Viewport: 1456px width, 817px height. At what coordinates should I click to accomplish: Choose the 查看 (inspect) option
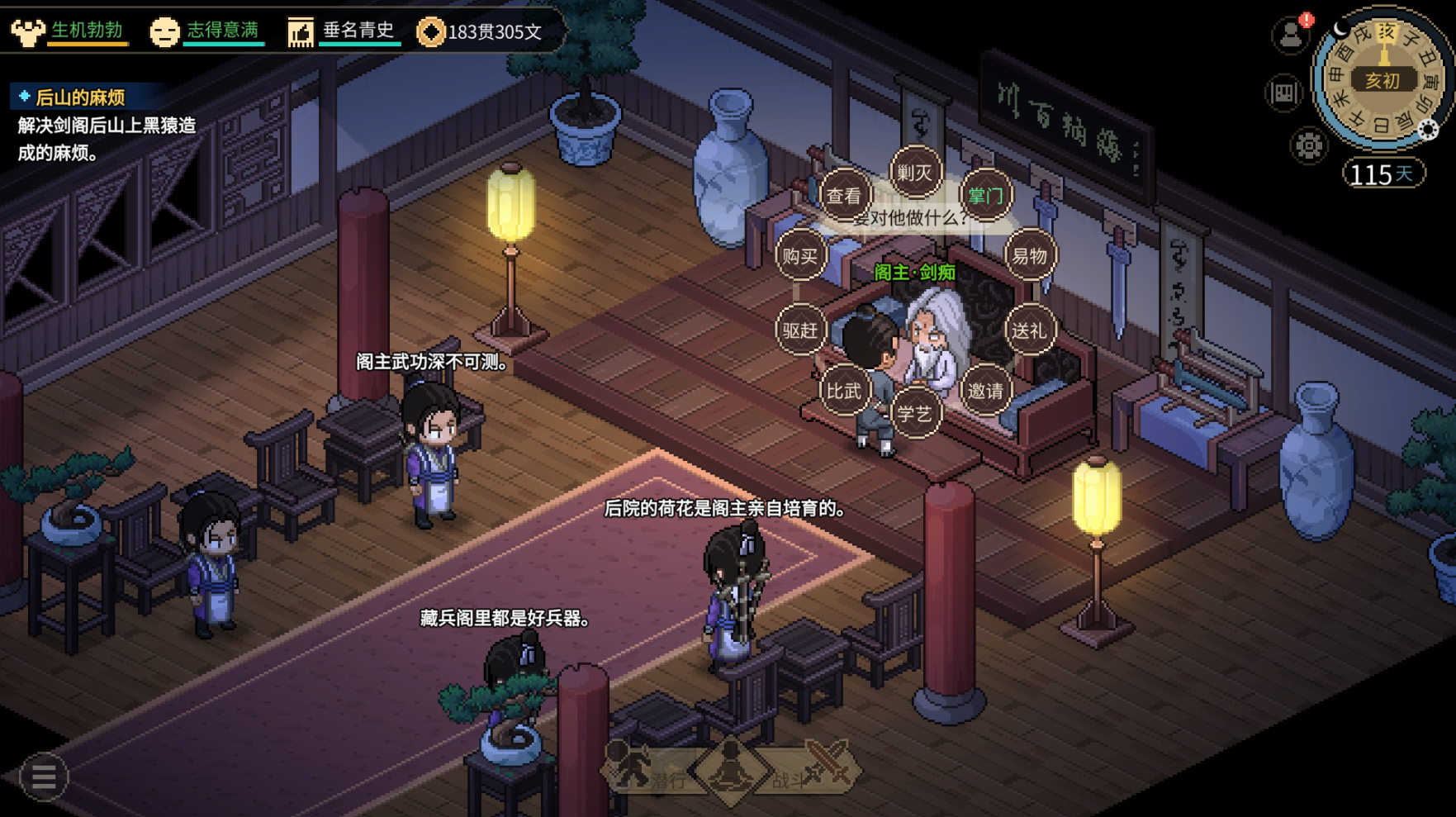coord(844,196)
